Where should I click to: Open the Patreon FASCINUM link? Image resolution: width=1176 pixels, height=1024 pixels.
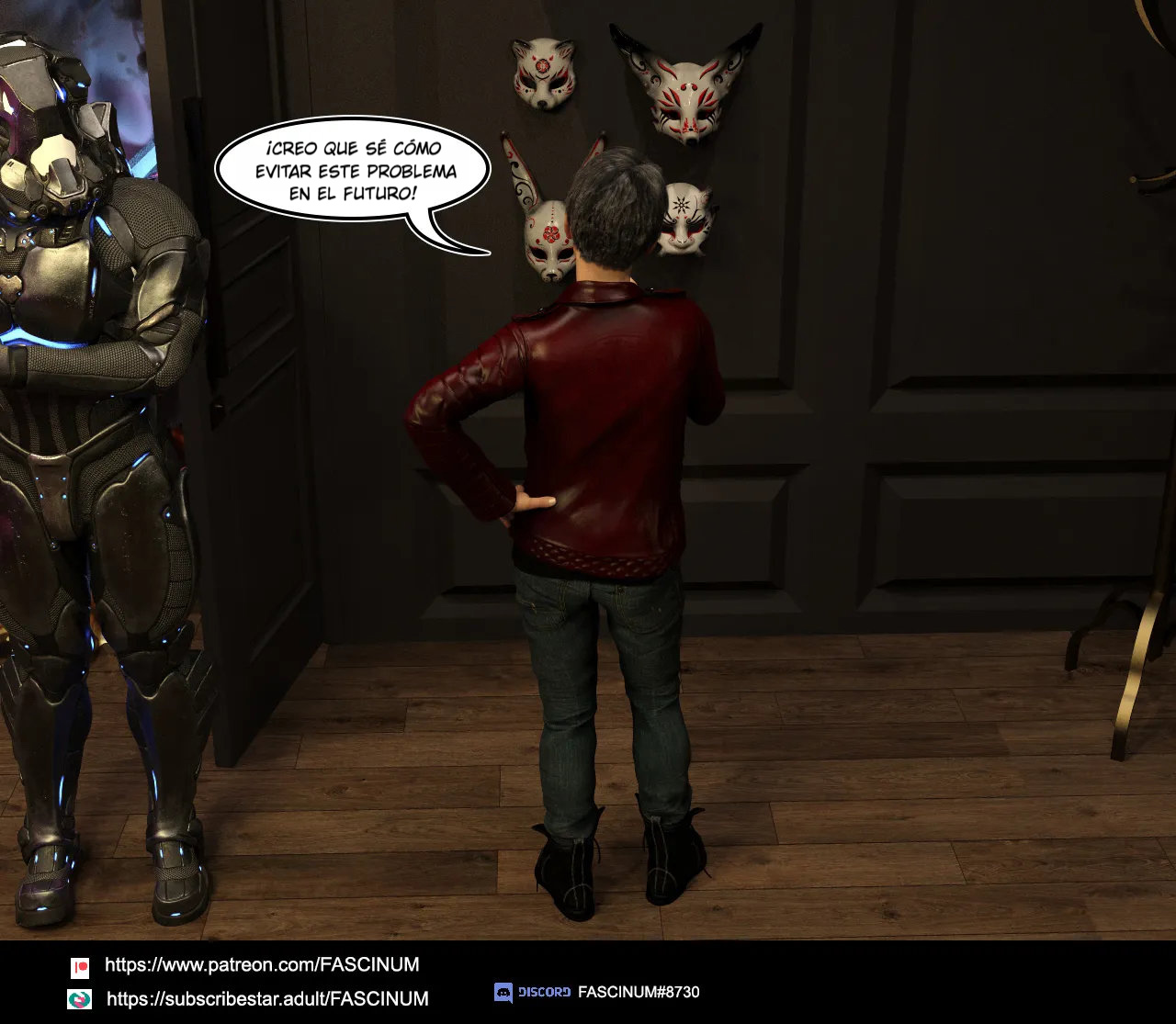click(x=262, y=965)
